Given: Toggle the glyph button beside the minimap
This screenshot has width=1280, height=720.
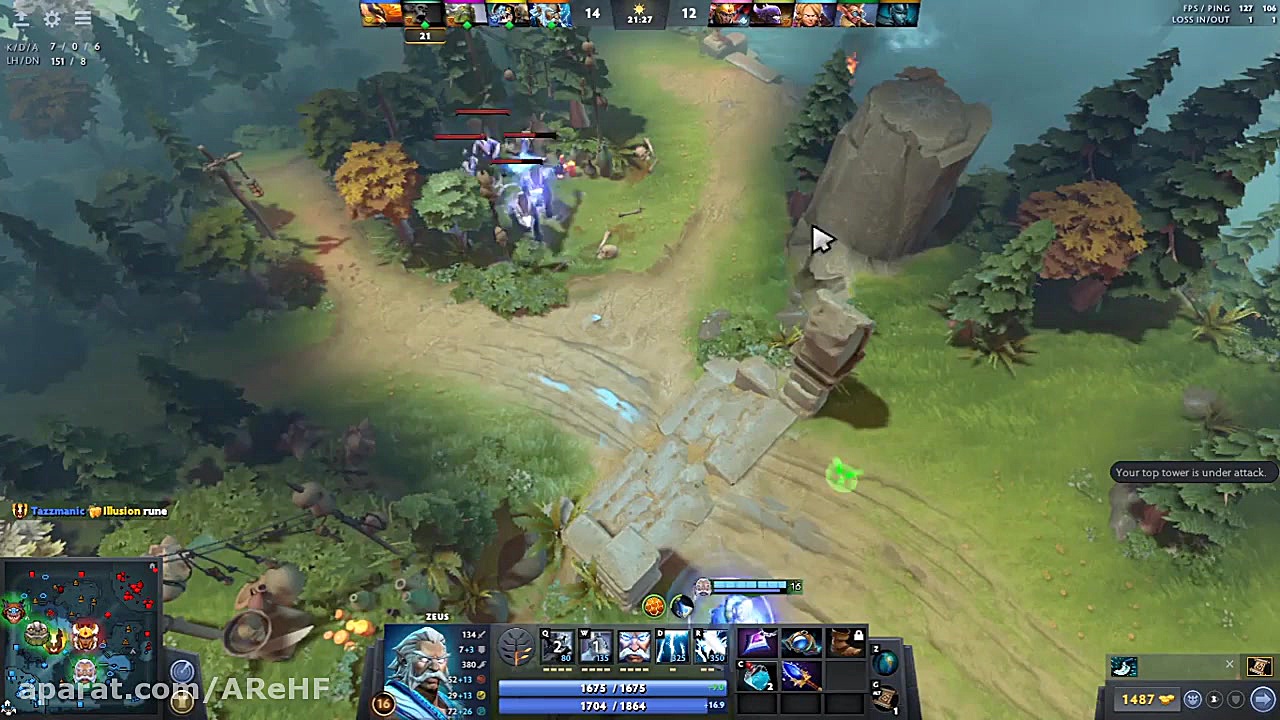Looking at the screenshot, I should (x=182, y=700).
